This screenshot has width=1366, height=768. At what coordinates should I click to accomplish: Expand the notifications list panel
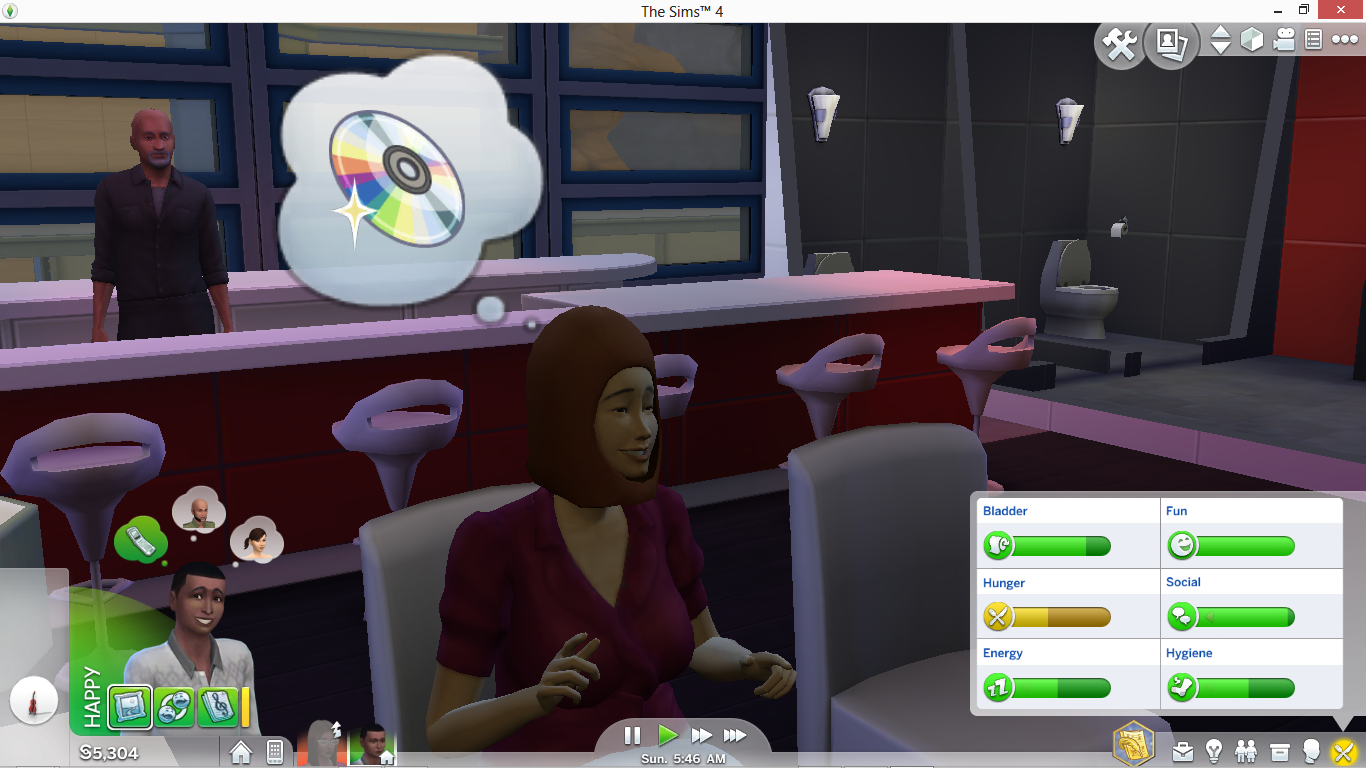[x=1315, y=40]
